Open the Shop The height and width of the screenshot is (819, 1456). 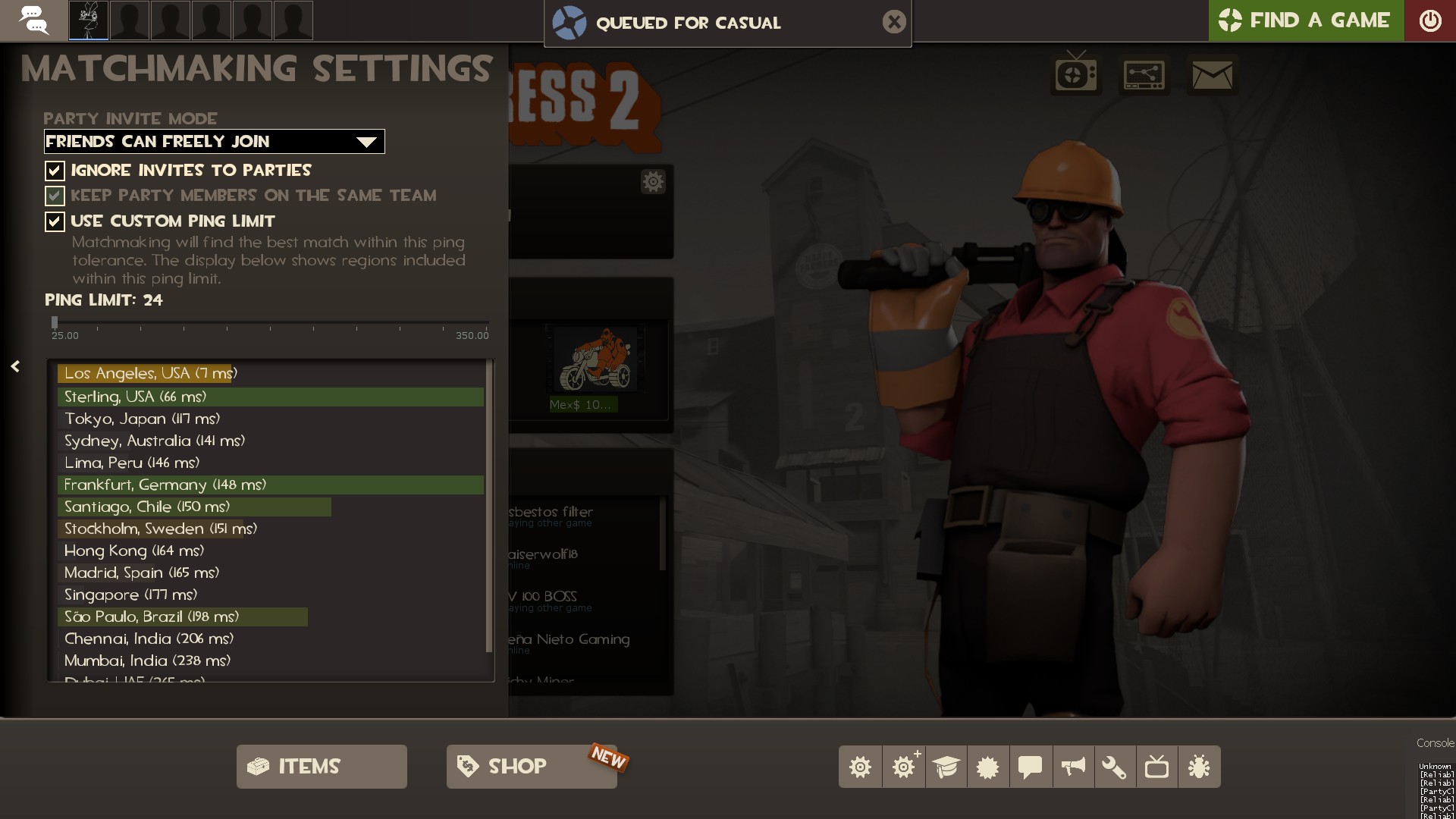click(x=531, y=767)
